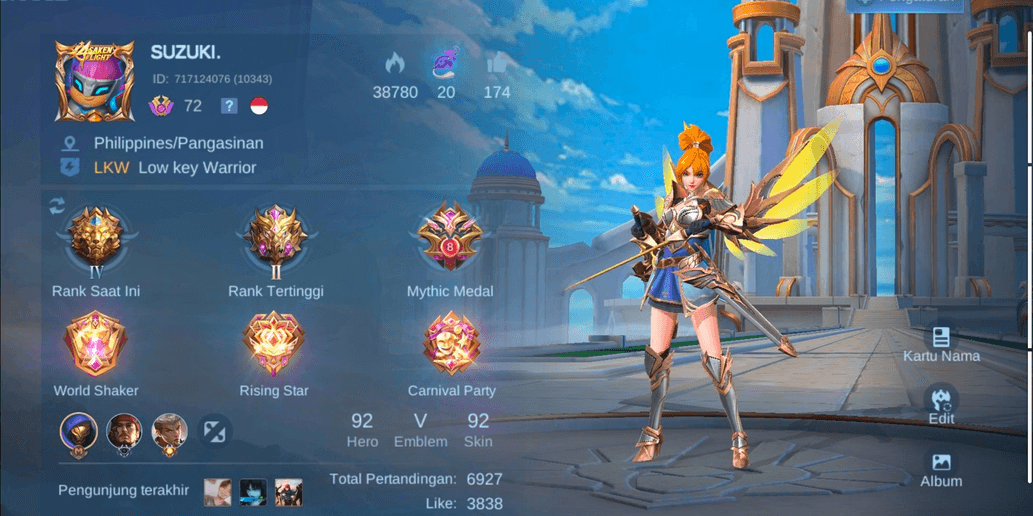Image resolution: width=1033 pixels, height=516 pixels.
Task: Click the question mark badge by level
Action: tap(229, 106)
